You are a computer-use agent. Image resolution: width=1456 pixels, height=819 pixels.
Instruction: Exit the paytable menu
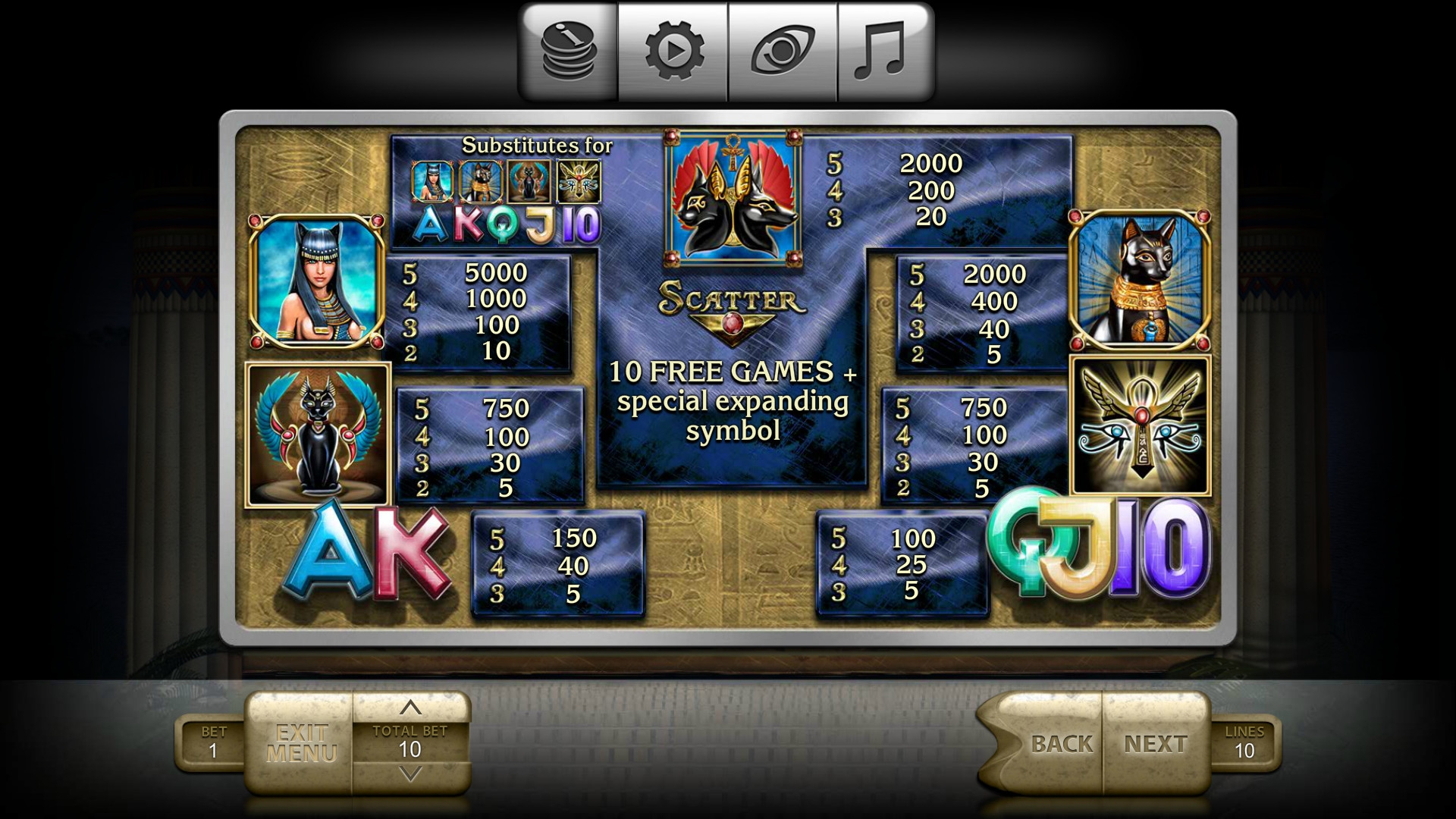tap(301, 743)
